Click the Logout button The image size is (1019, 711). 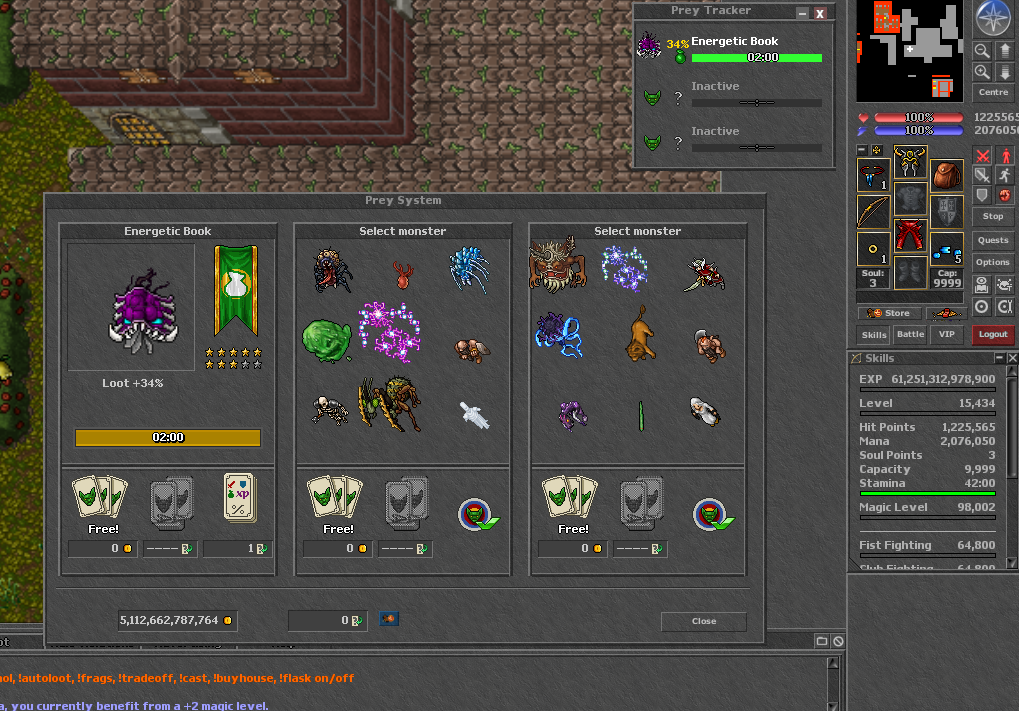[993, 335]
